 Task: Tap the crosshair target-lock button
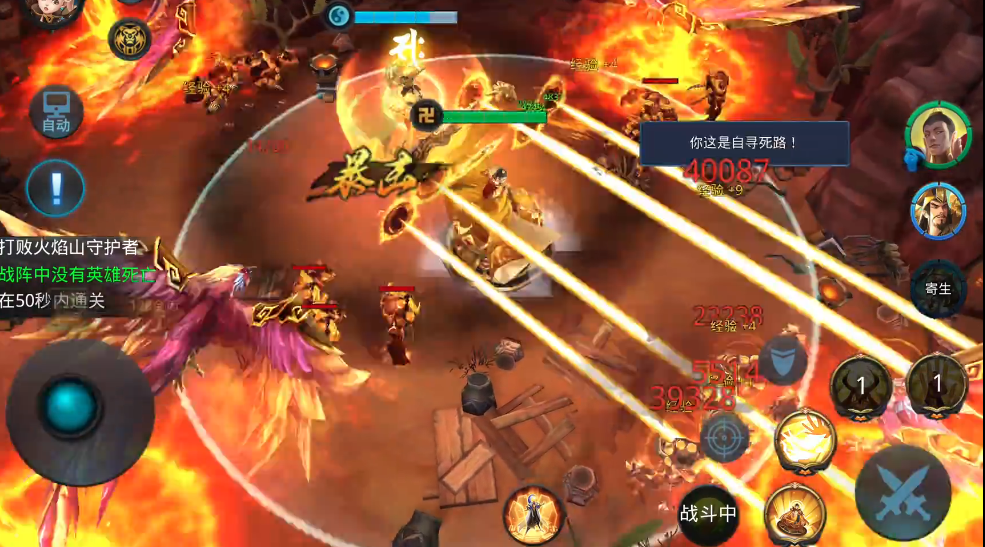point(724,437)
